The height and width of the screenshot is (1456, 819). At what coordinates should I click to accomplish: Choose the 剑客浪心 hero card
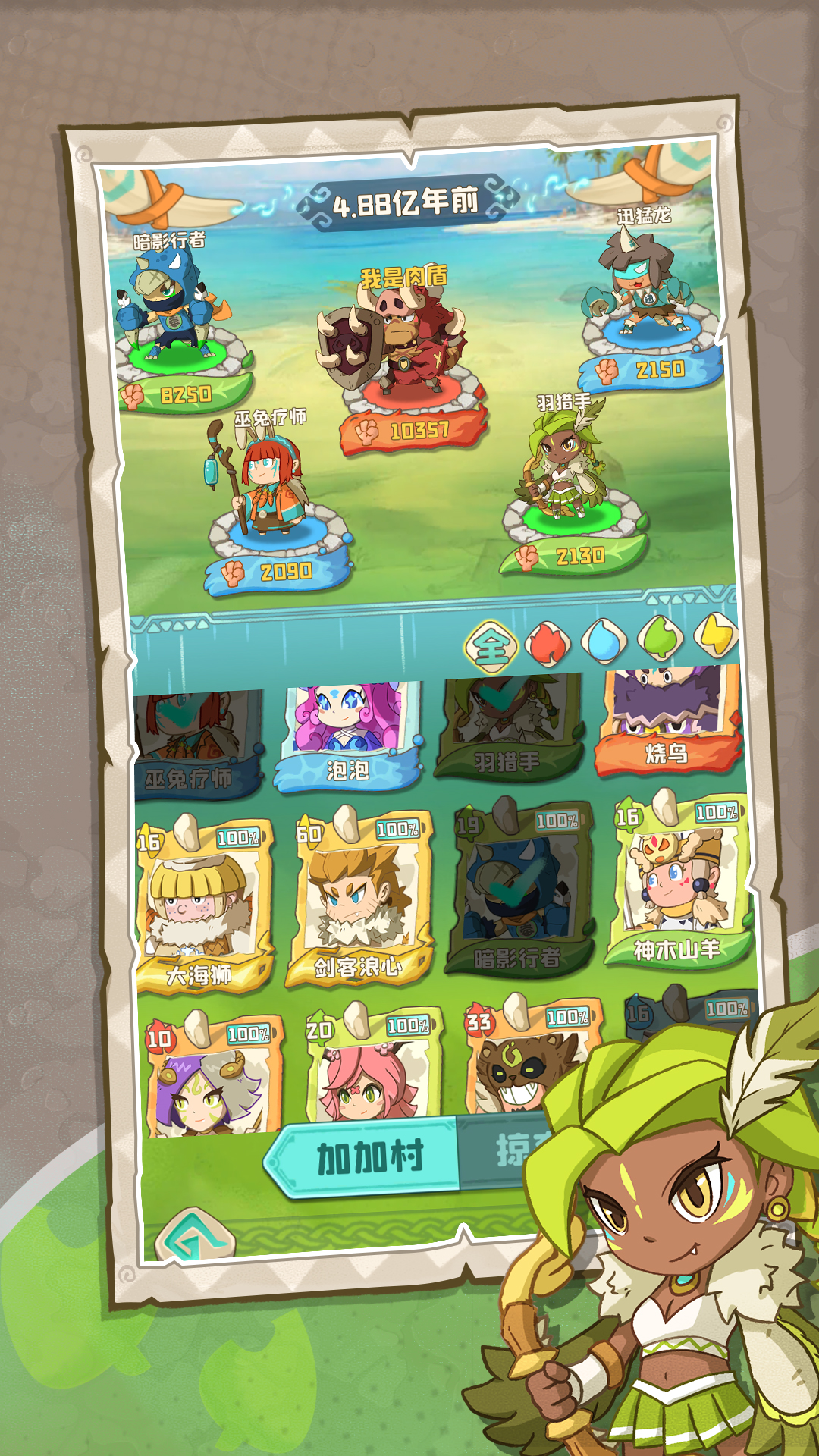point(361,900)
